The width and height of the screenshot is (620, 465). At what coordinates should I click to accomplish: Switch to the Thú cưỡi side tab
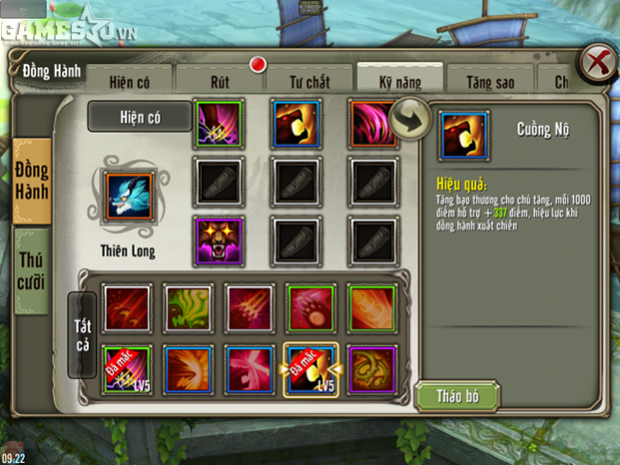32,270
